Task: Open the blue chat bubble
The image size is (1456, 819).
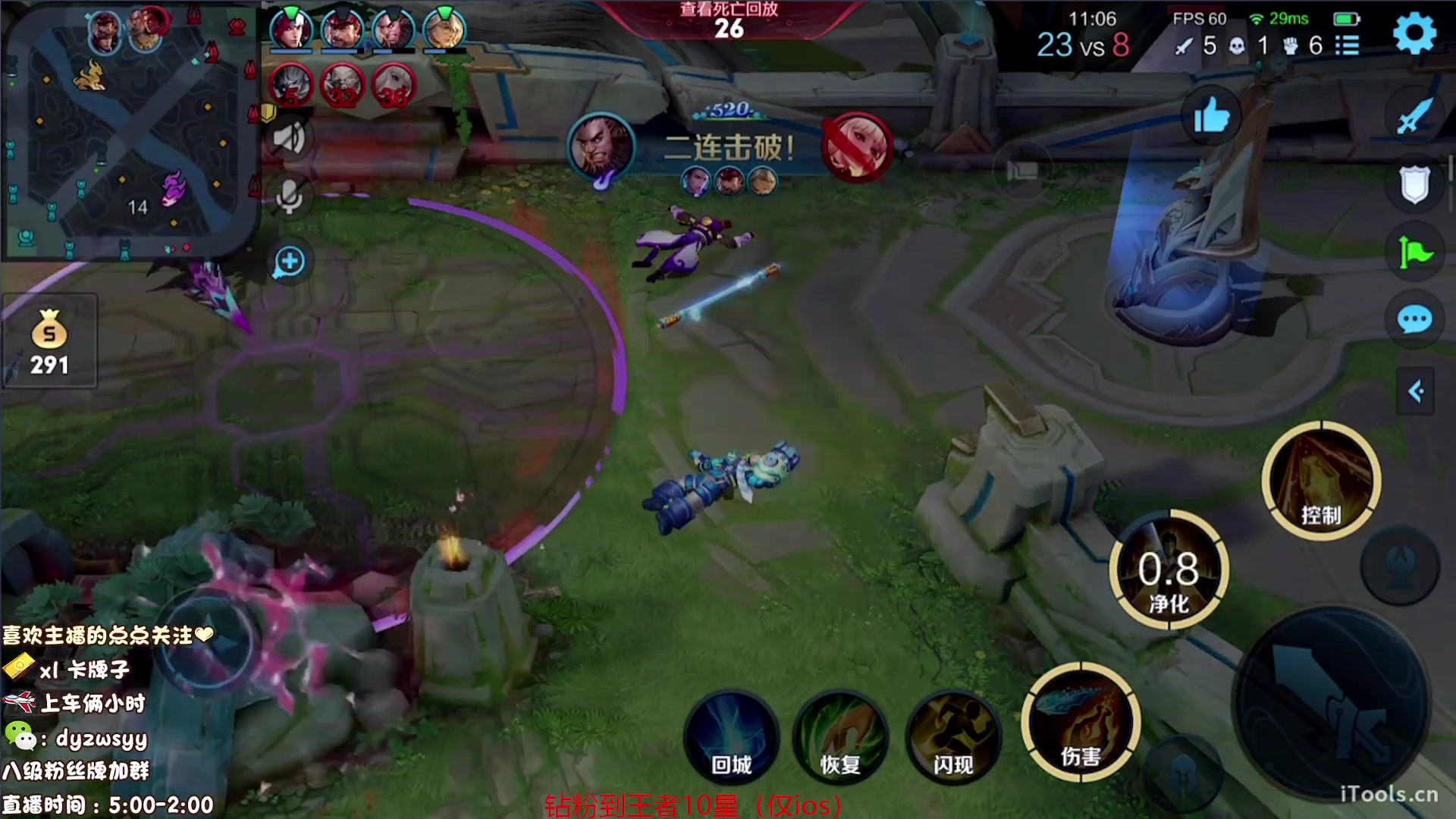Action: pyautogui.click(x=1414, y=319)
